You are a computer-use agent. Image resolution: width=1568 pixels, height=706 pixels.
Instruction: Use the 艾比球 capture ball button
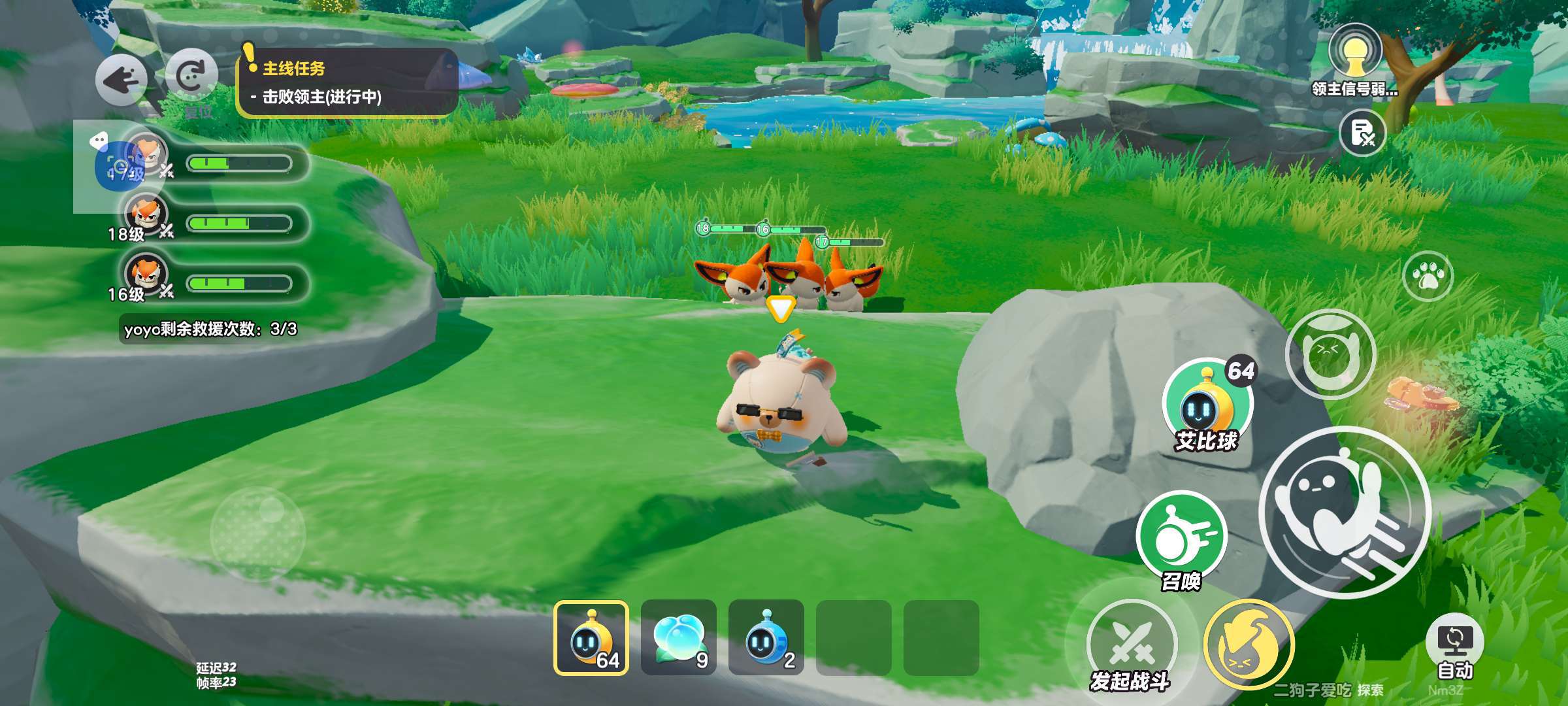pos(1207,403)
